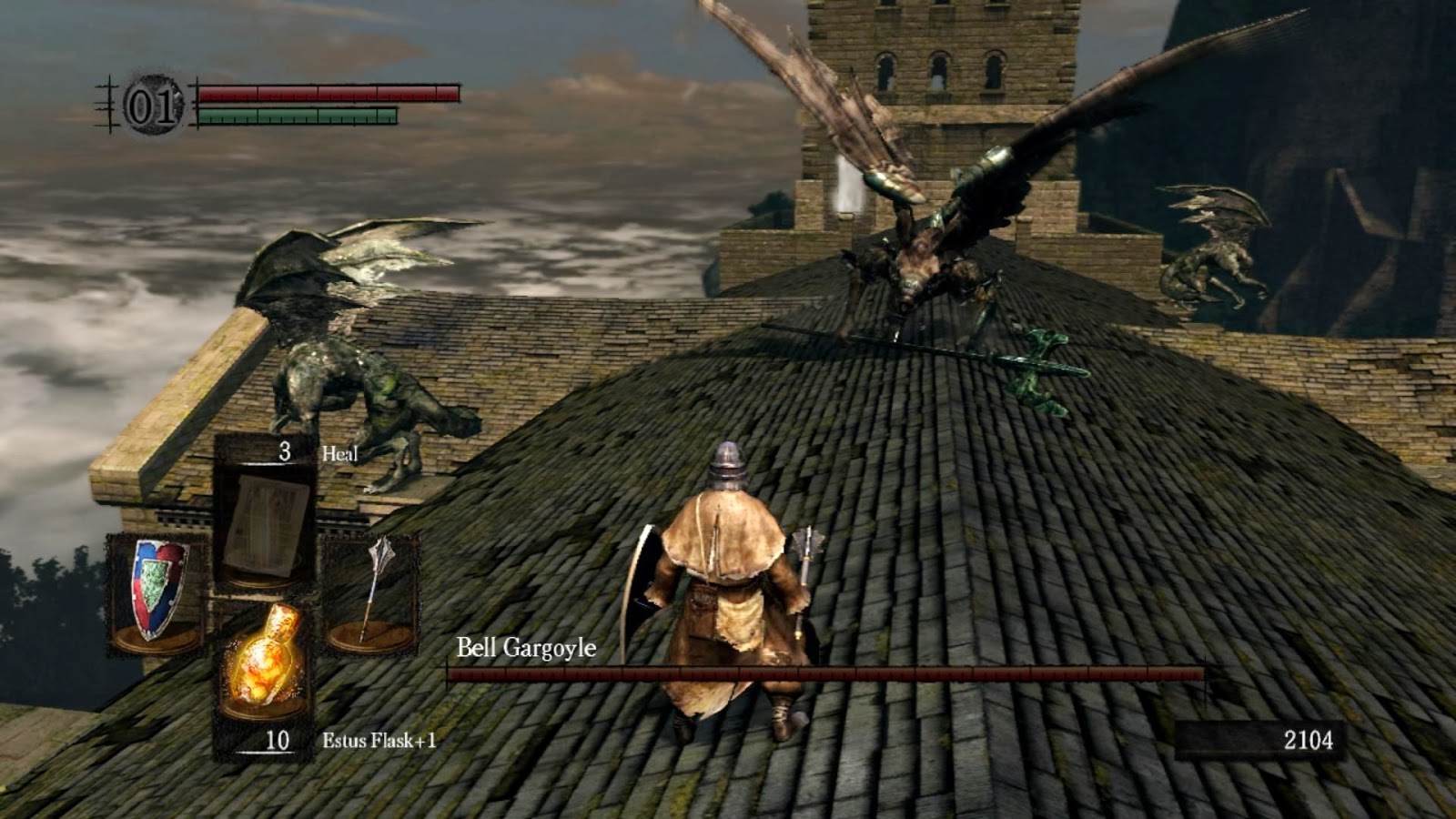
Task: Click the border of the weapon slot frame
Action: coord(323,591)
